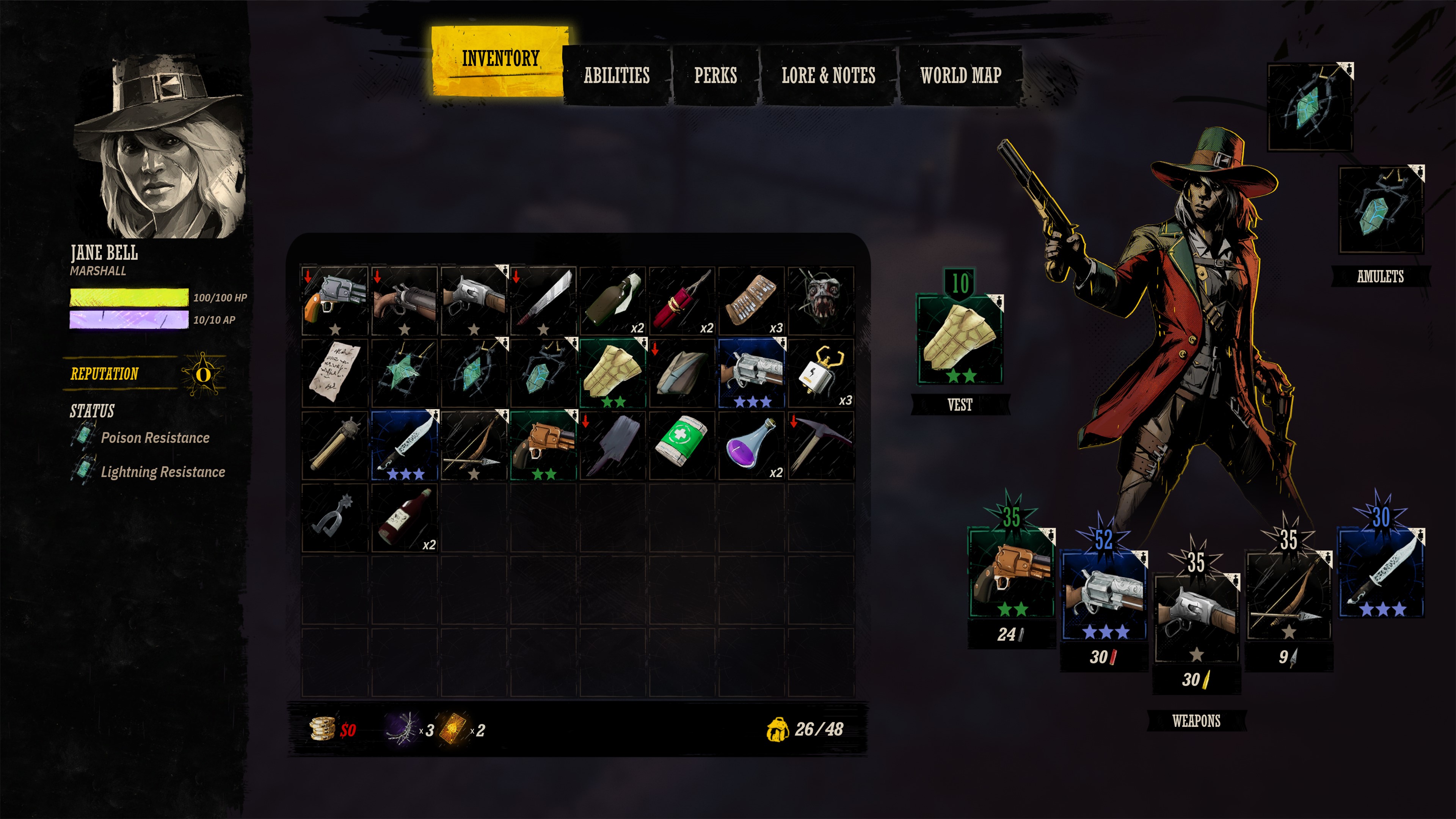Choose the red wine bottle stack
The width and height of the screenshot is (1456, 819).
(x=404, y=517)
